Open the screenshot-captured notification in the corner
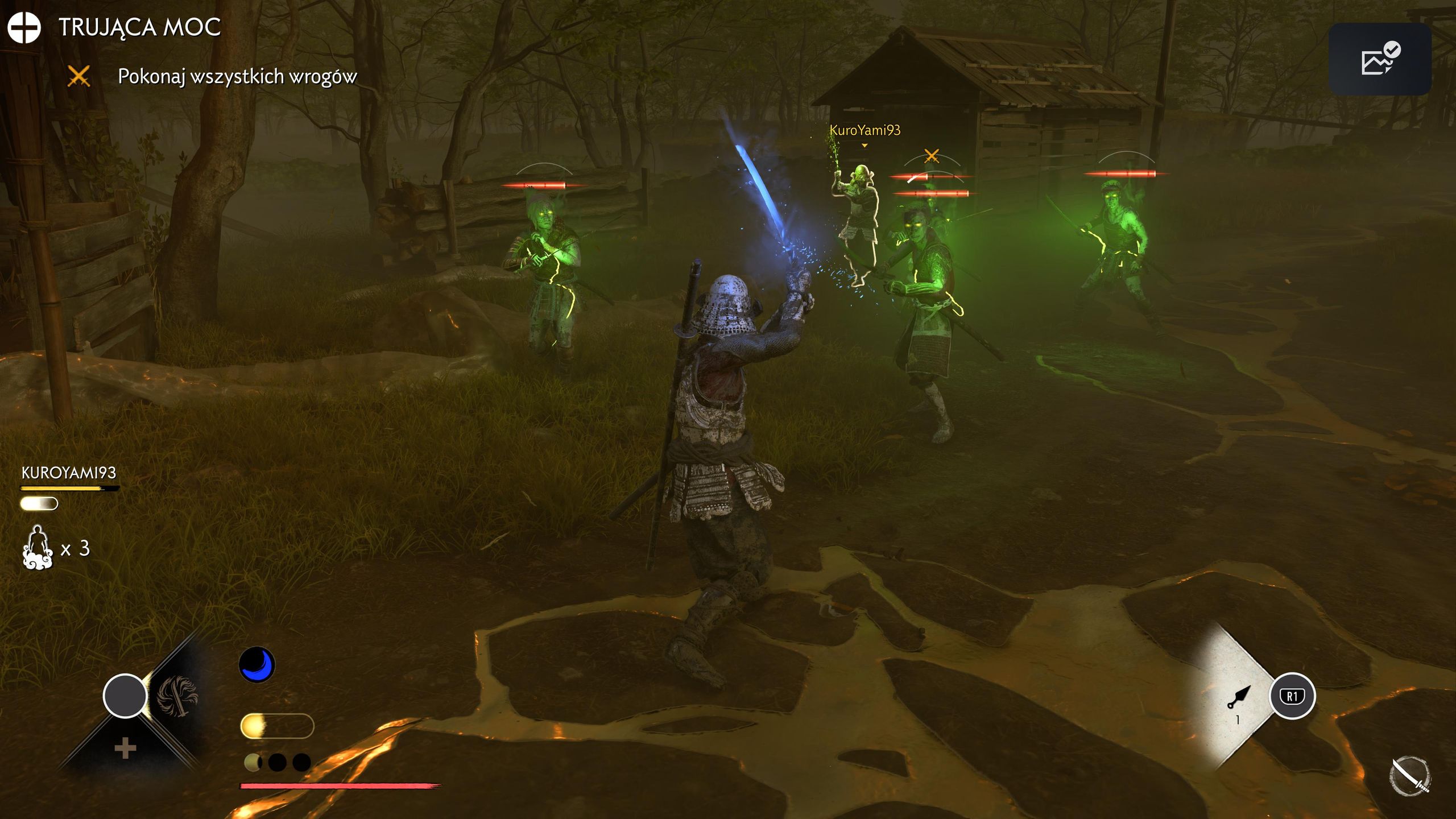The height and width of the screenshot is (819, 1456). (1380, 59)
